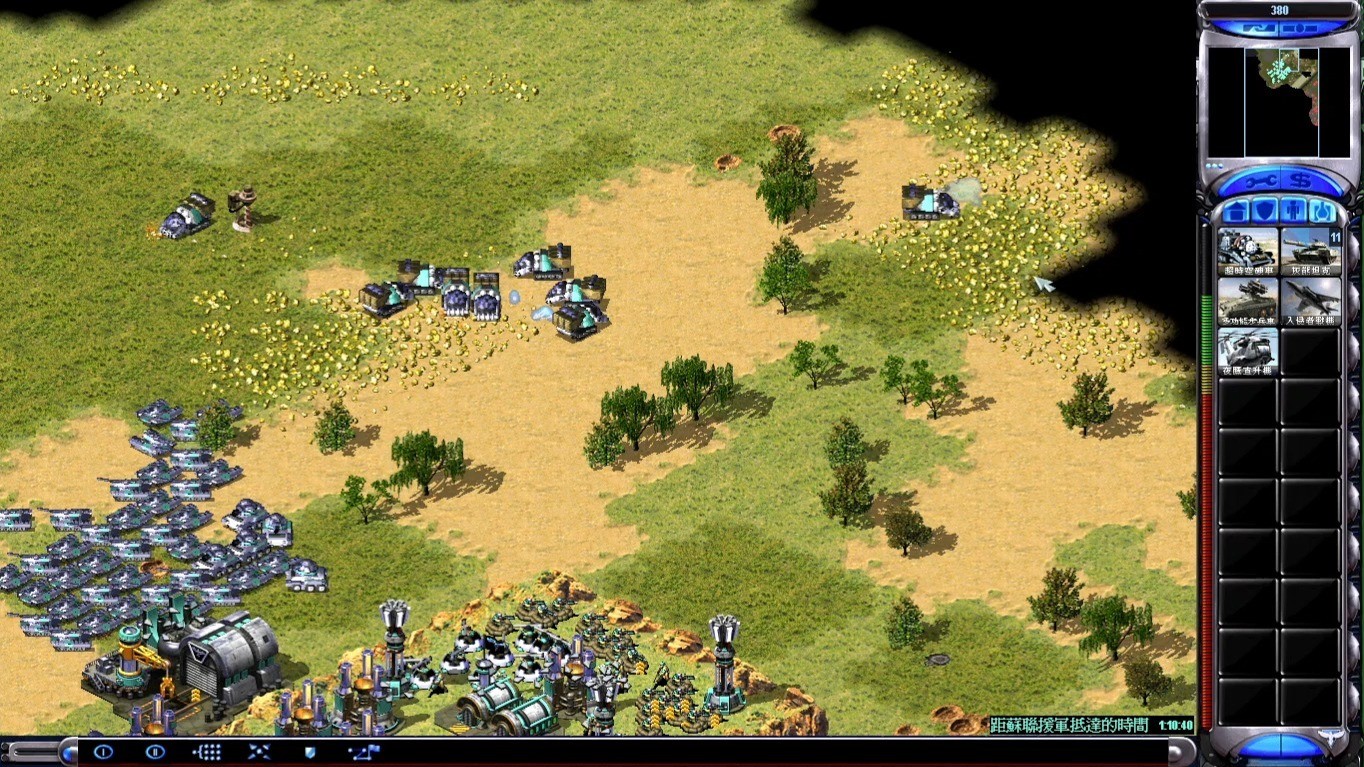Activate the dollar-sign sell button

click(x=1300, y=180)
